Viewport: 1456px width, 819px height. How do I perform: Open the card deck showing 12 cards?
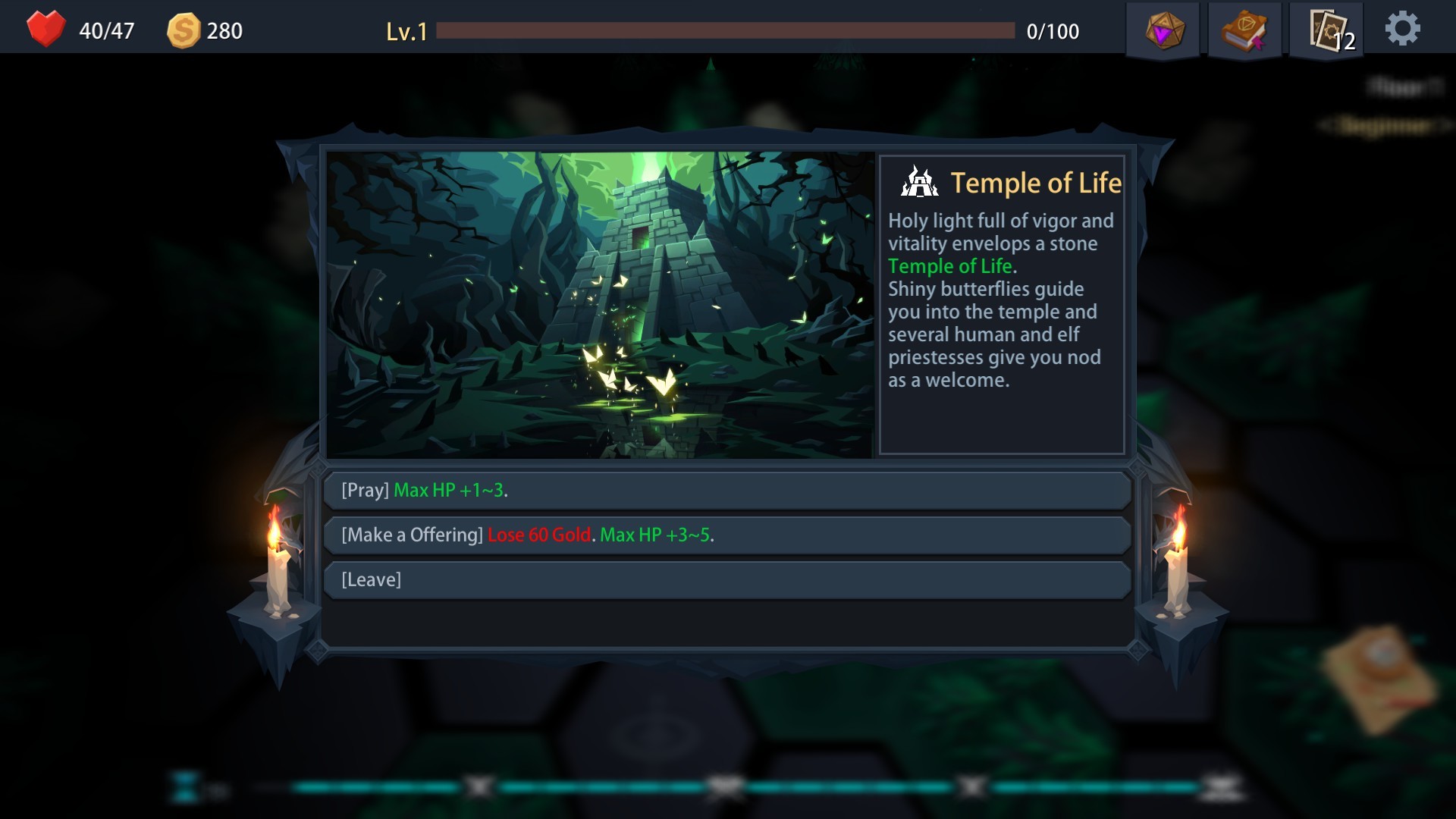coord(1326,30)
